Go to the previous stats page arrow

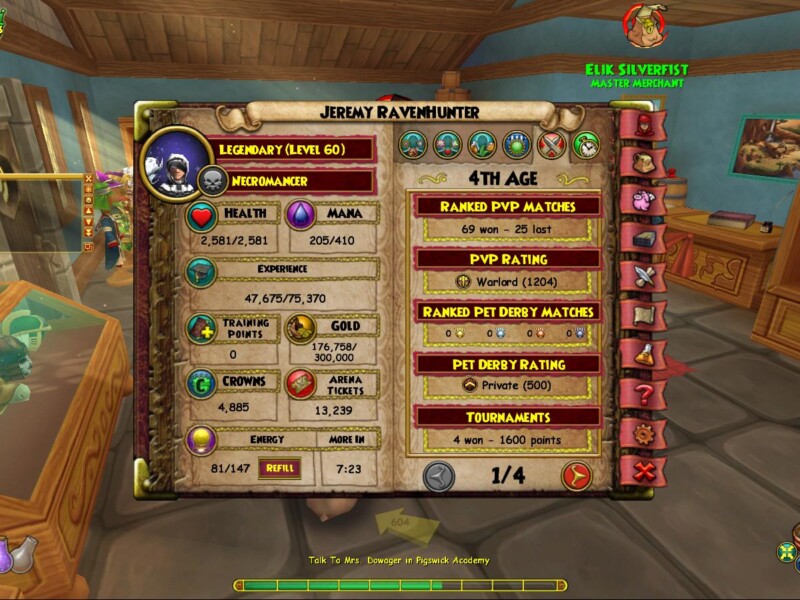439,476
